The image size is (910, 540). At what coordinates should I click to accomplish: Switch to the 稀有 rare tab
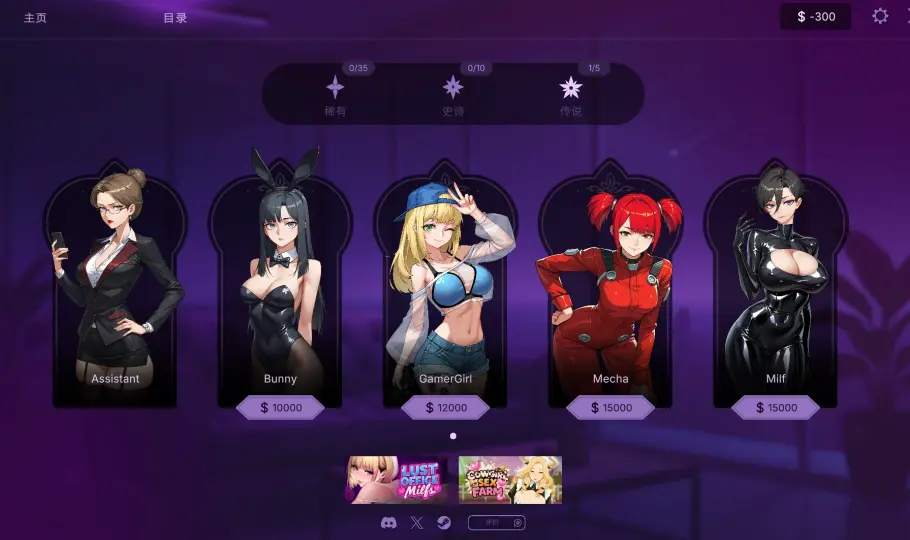tap(335, 93)
